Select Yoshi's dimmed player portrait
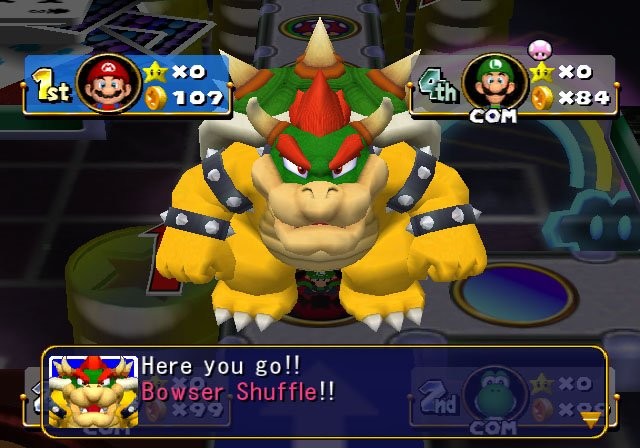Screen dimensions: 640x448 (x=498, y=393)
